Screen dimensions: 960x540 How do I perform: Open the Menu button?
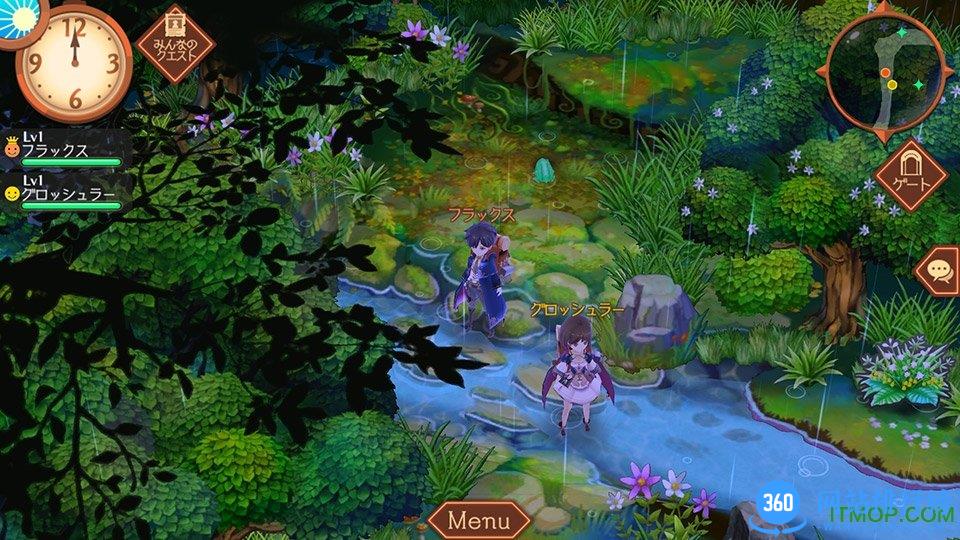480,520
